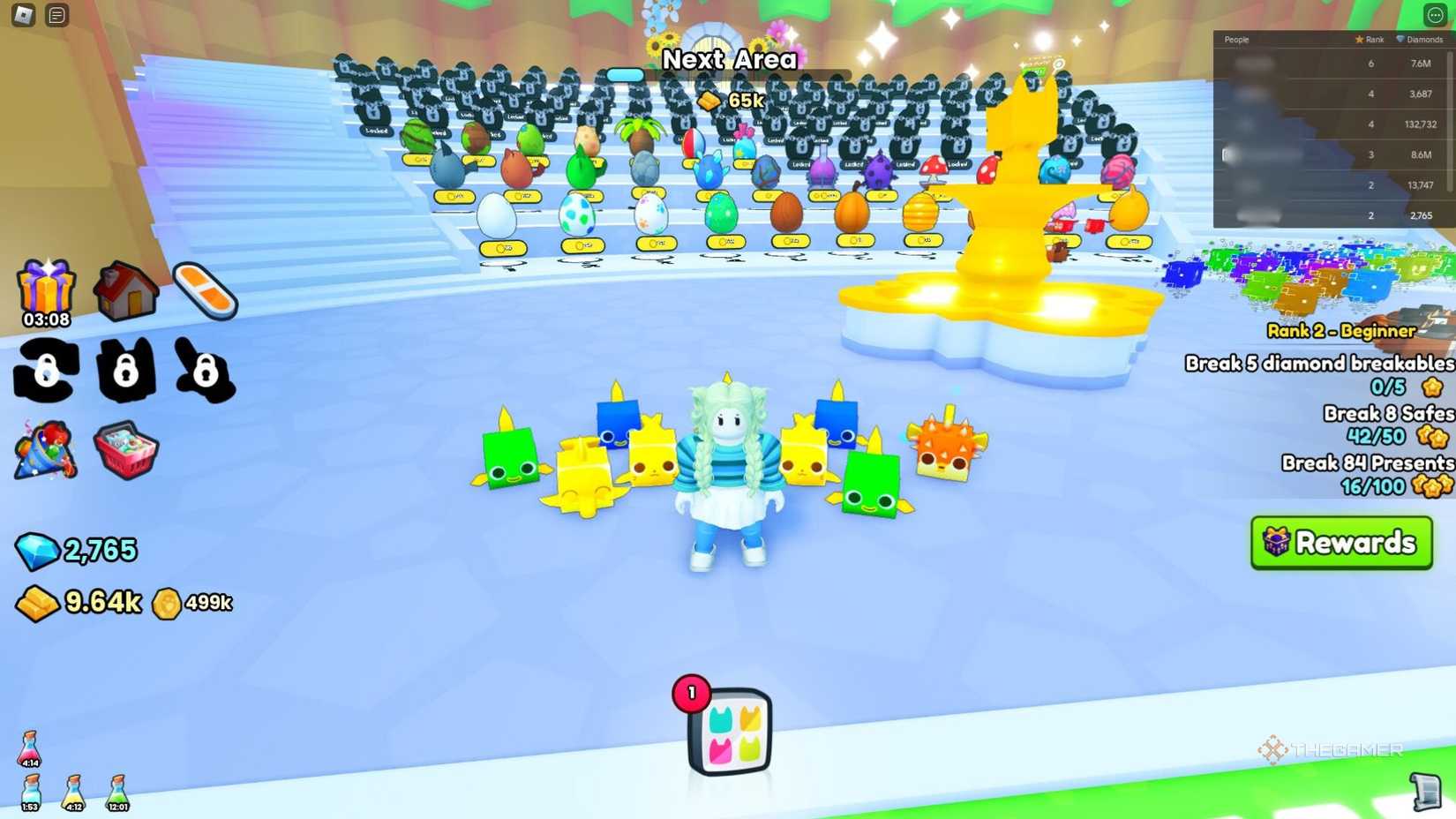This screenshot has height=819, width=1456.
Task: Toggle Roblox chat with the chat bubble icon
Action: 55,14
